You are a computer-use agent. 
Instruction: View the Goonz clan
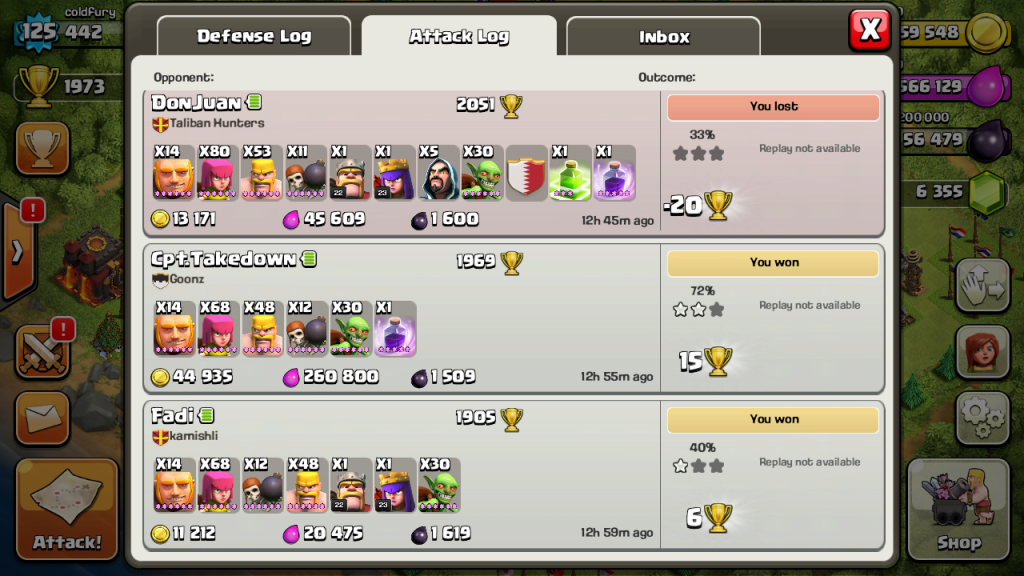(186, 280)
